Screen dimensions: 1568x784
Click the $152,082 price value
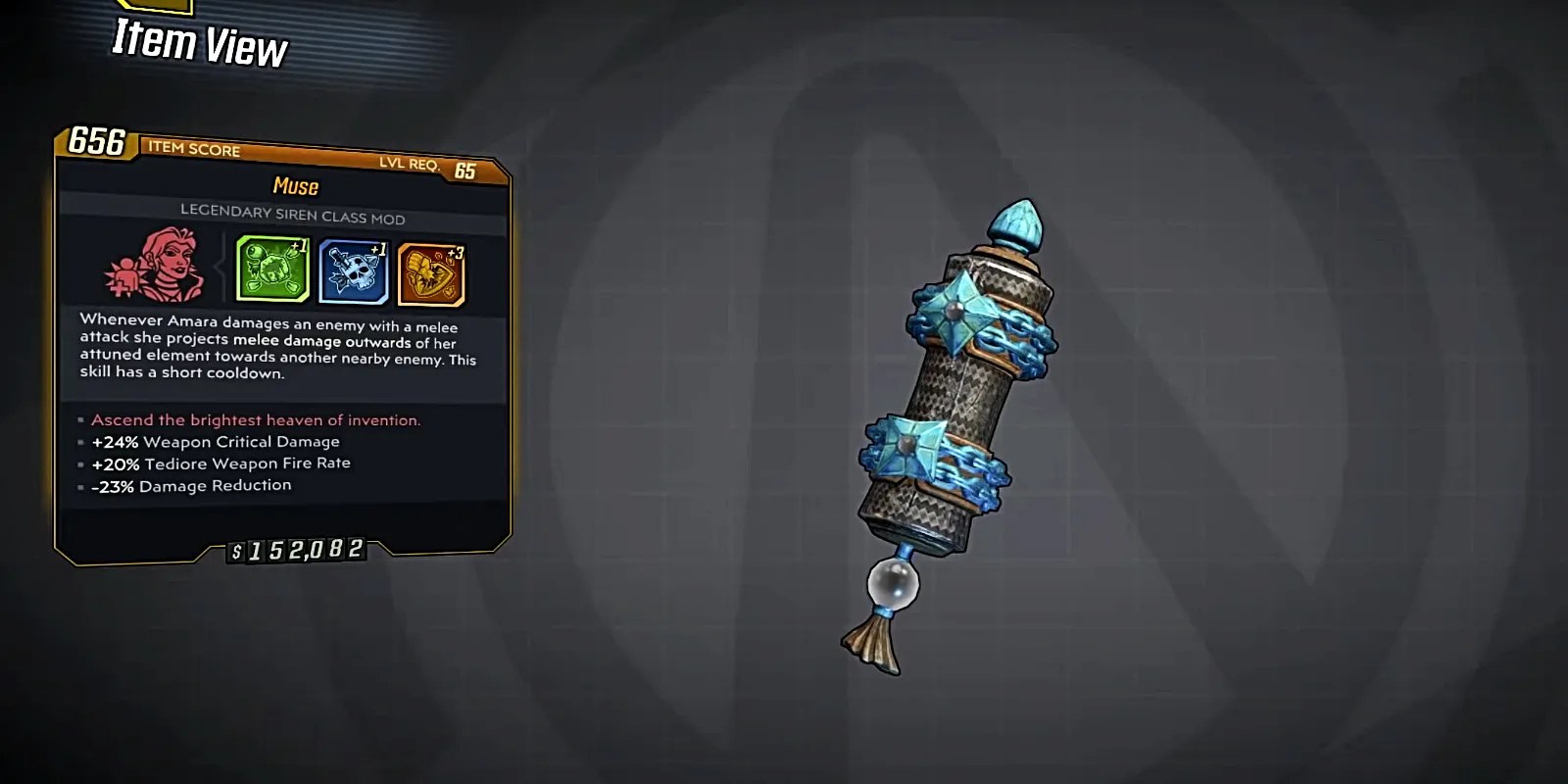click(294, 550)
